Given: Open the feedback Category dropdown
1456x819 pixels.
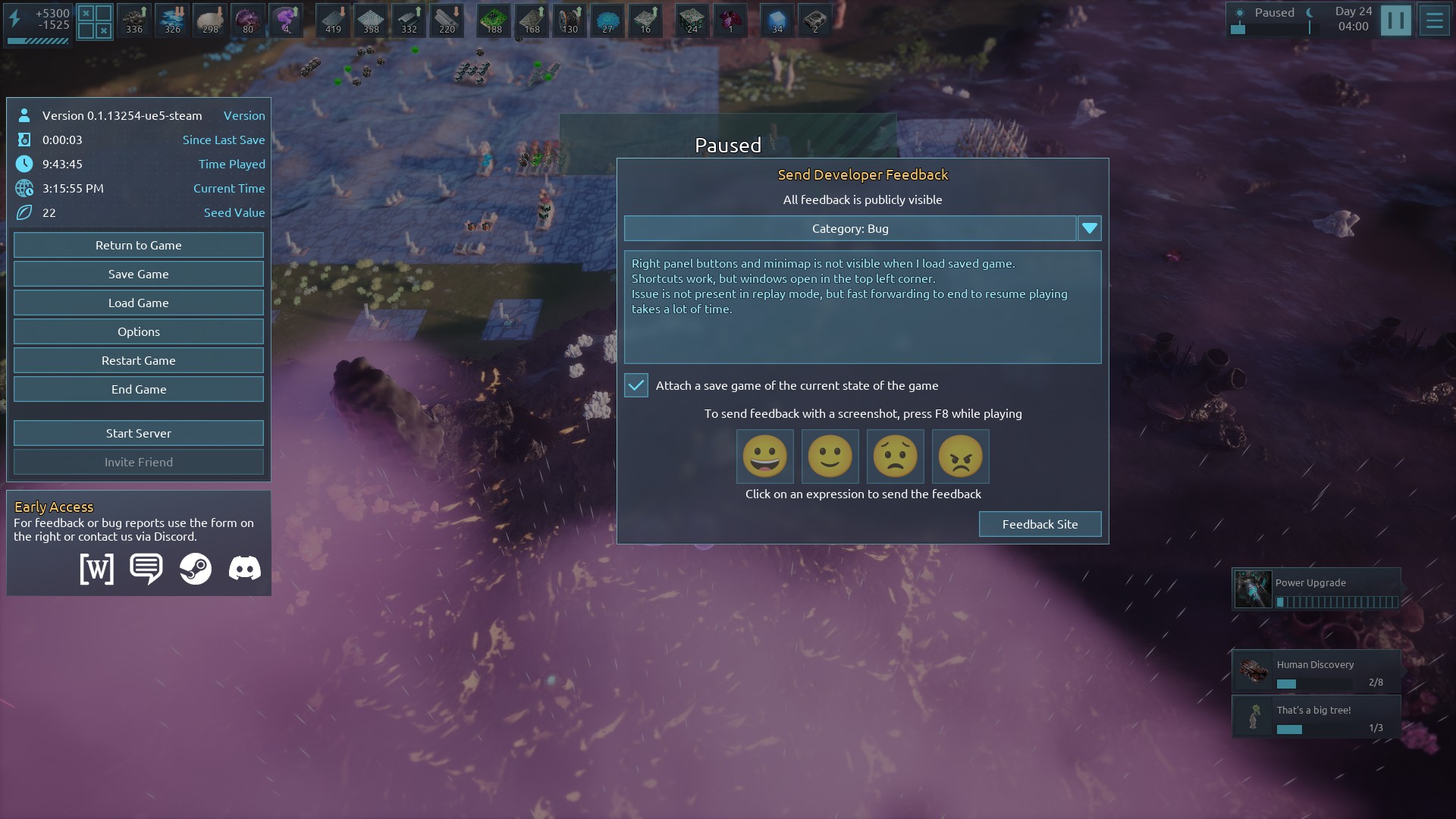Looking at the screenshot, I should [x=1089, y=228].
